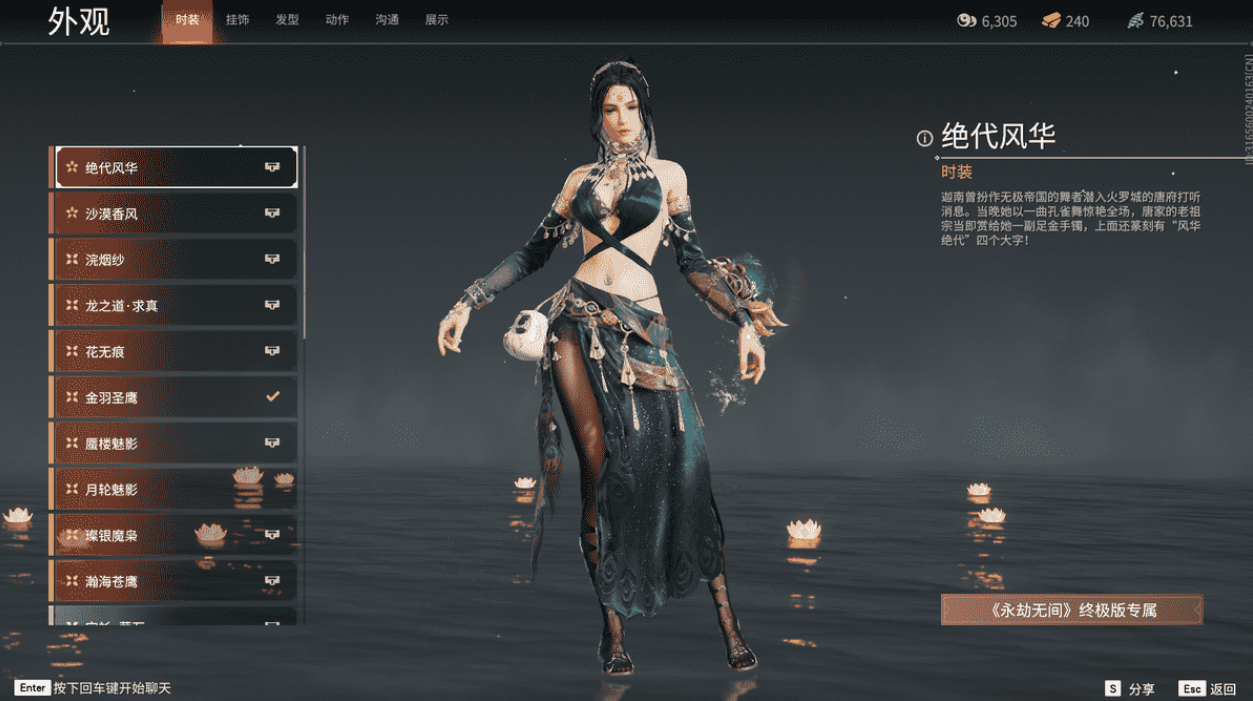Image resolution: width=1253 pixels, height=701 pixels.
Task: Click the 分享 share button
Action: click(x=1130, y=689)
